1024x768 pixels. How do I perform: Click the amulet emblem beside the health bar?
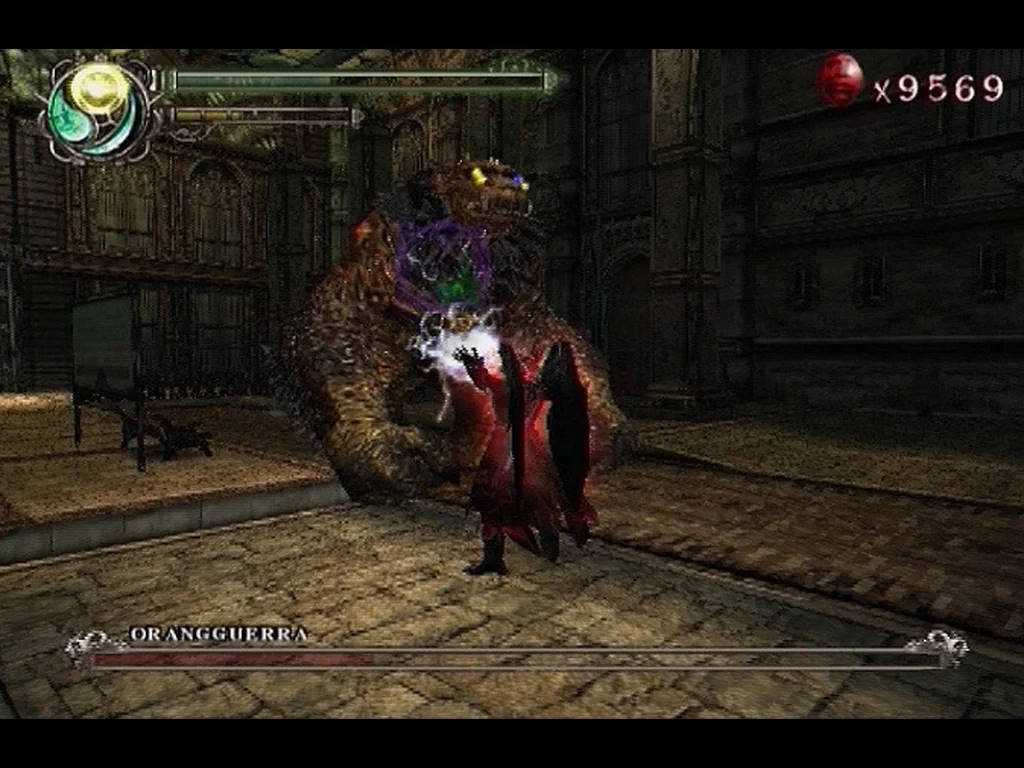98,109
